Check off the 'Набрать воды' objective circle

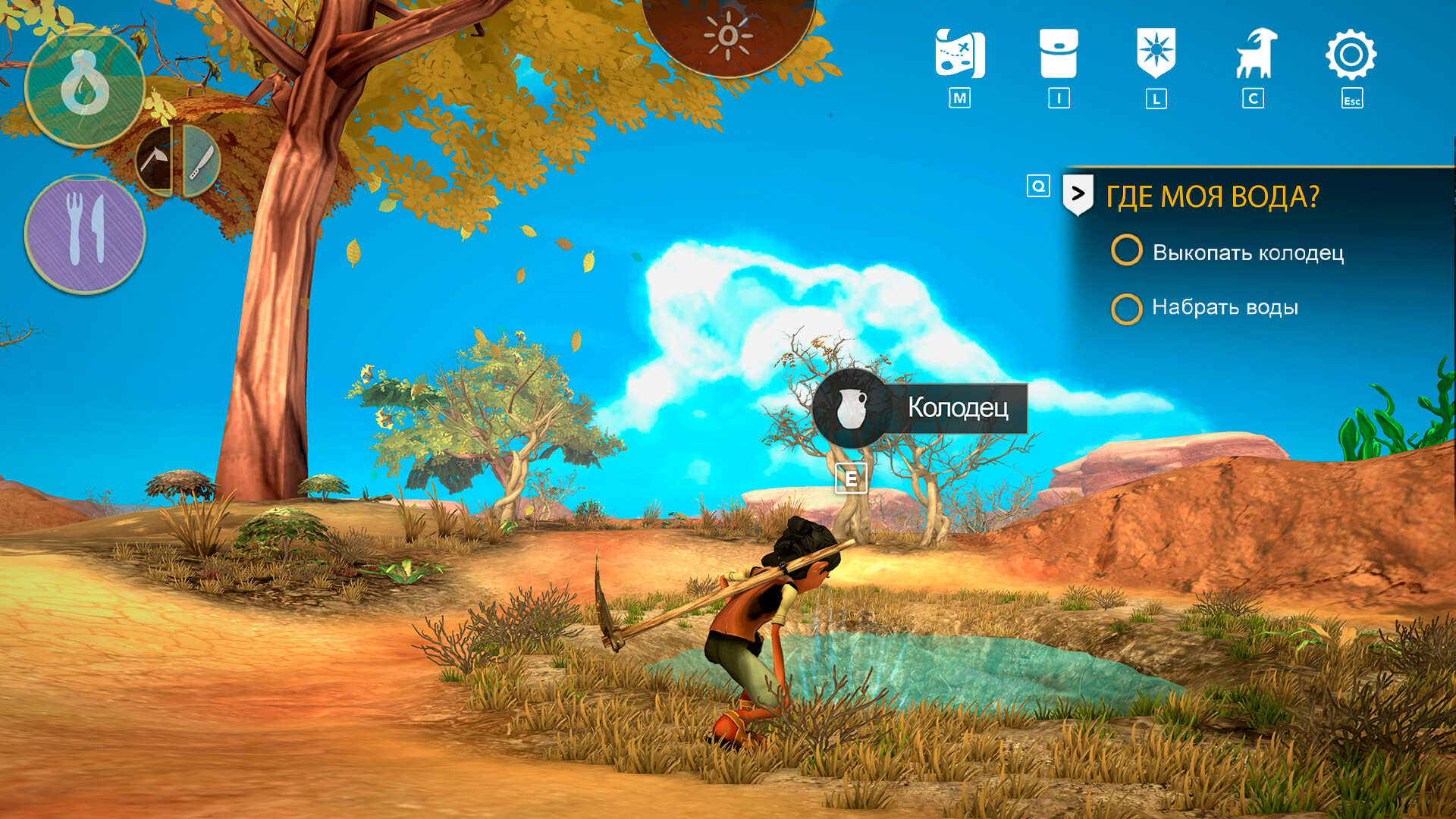pos(1128,306)
